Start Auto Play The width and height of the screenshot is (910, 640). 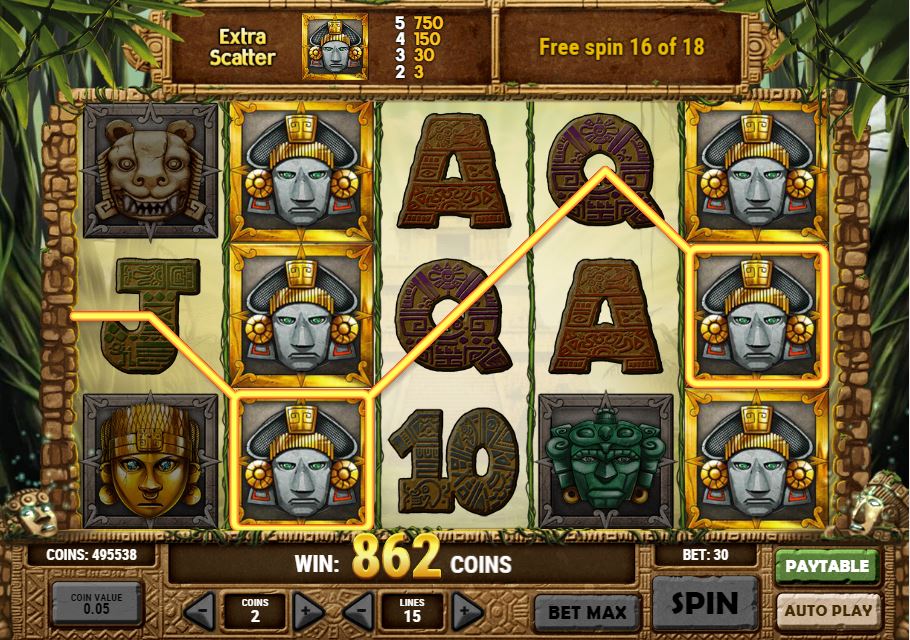(x=827, y=609)
